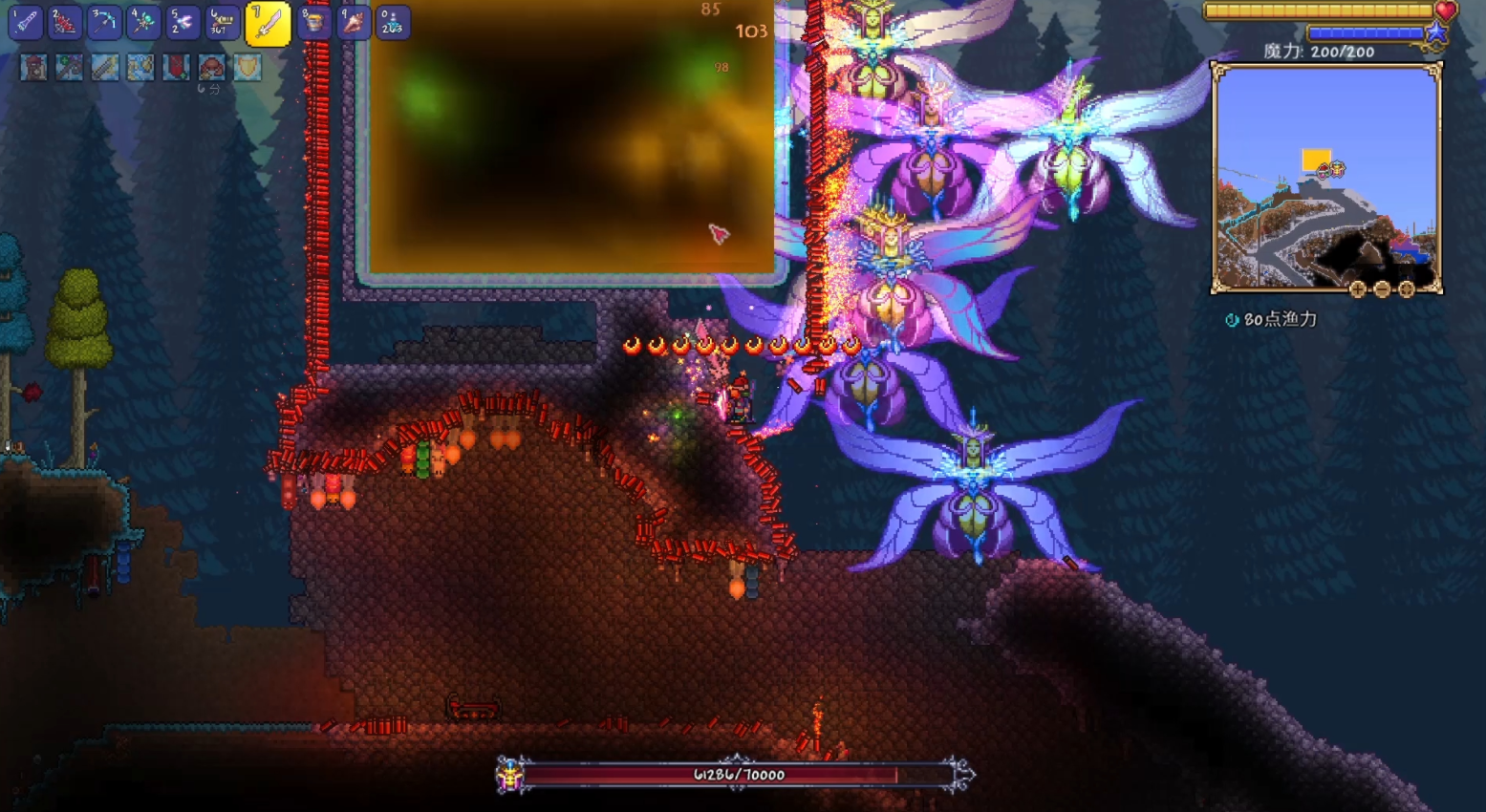Select hotbar slot 1 with the pale blue weapon
The image size is (1486, 812).
[26, 23]
